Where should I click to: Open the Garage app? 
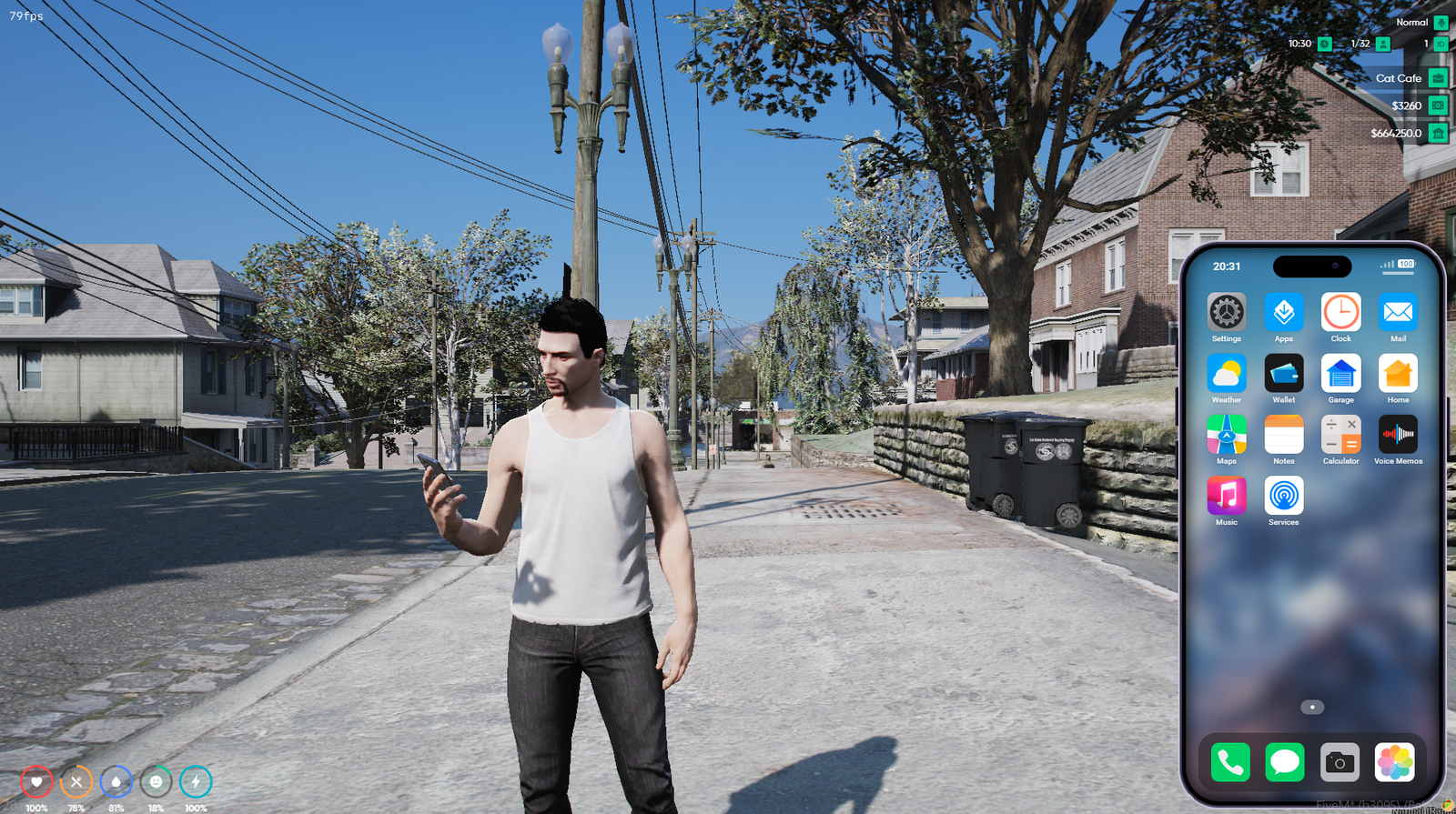pos(1340,374)
